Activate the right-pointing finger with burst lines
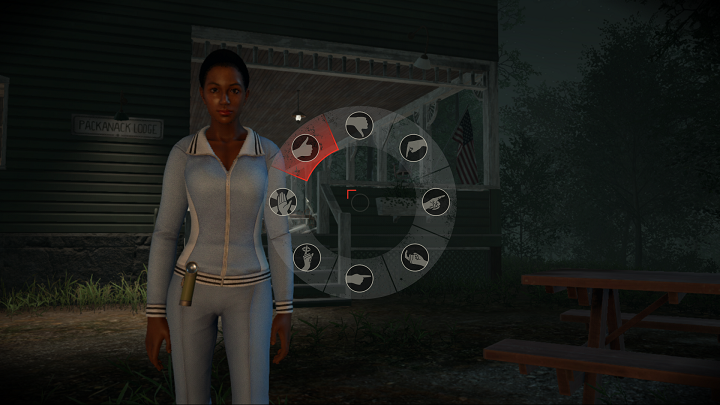The height and width of the screenshot is (405, 720). [436, 201]
